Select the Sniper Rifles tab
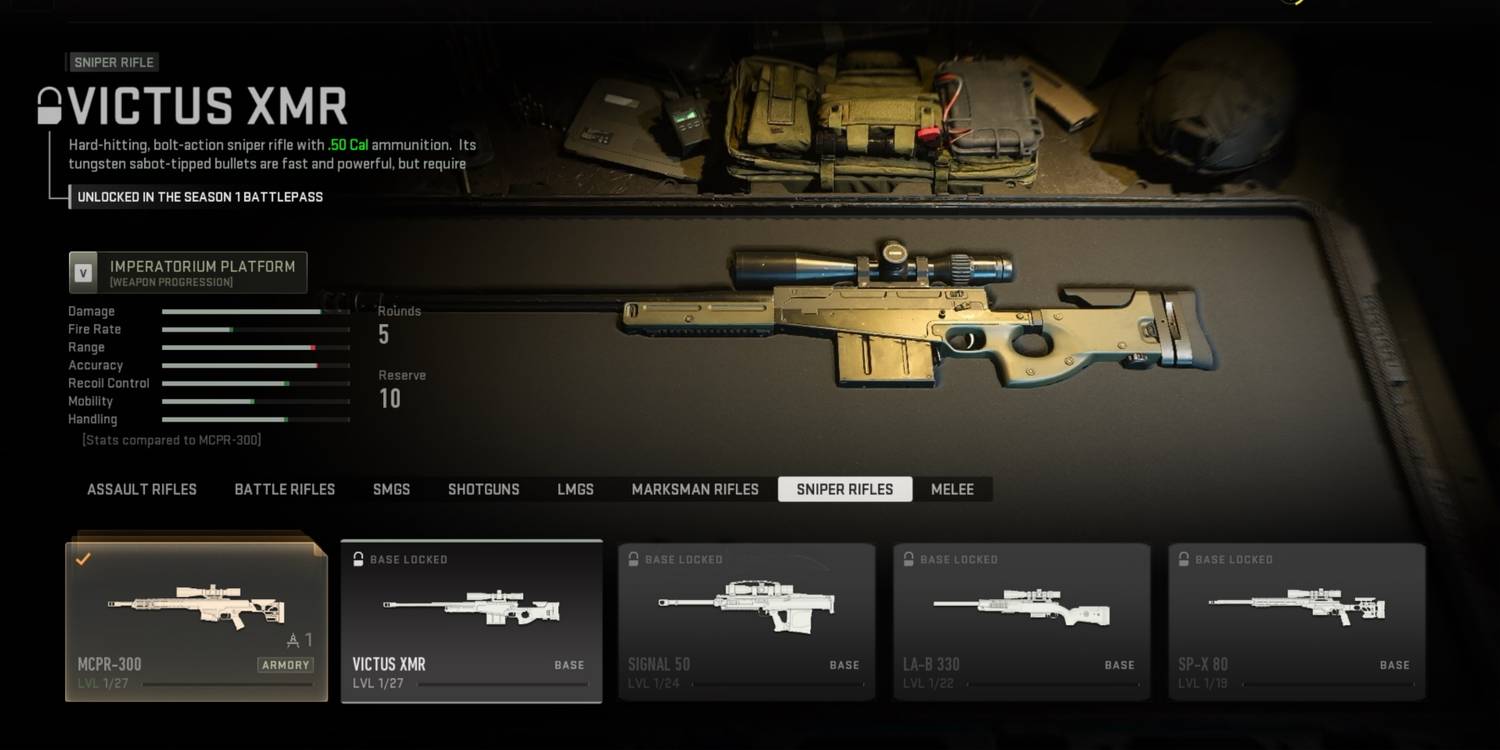The width and height of the screenshot is (1500, 750). coord(844,489)
